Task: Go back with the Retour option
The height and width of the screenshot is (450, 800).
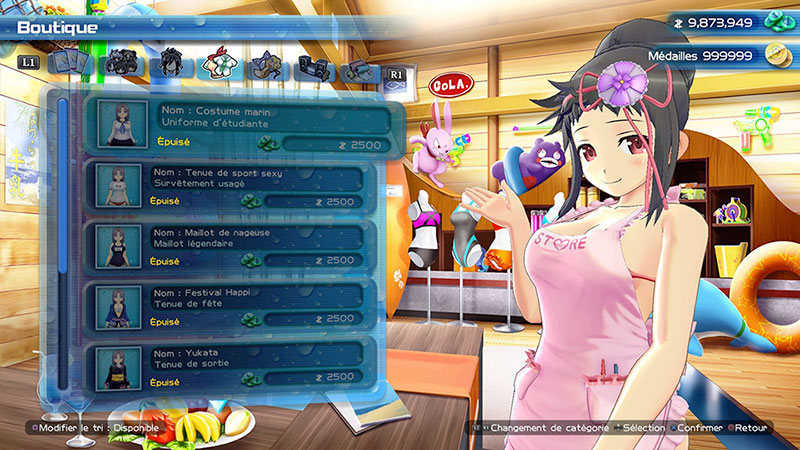Action: click(752, 428)
